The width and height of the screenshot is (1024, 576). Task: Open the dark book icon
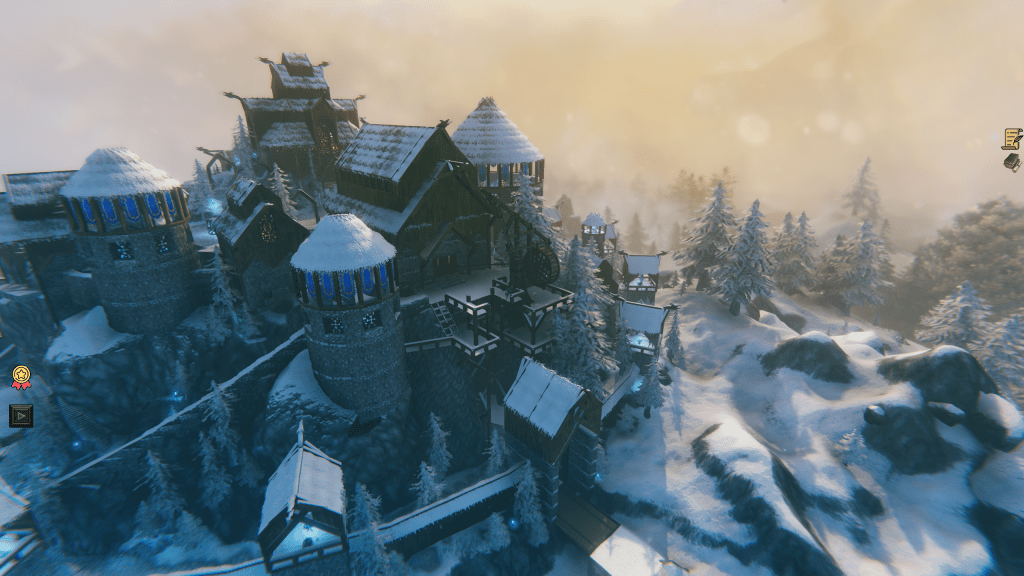1012,162
